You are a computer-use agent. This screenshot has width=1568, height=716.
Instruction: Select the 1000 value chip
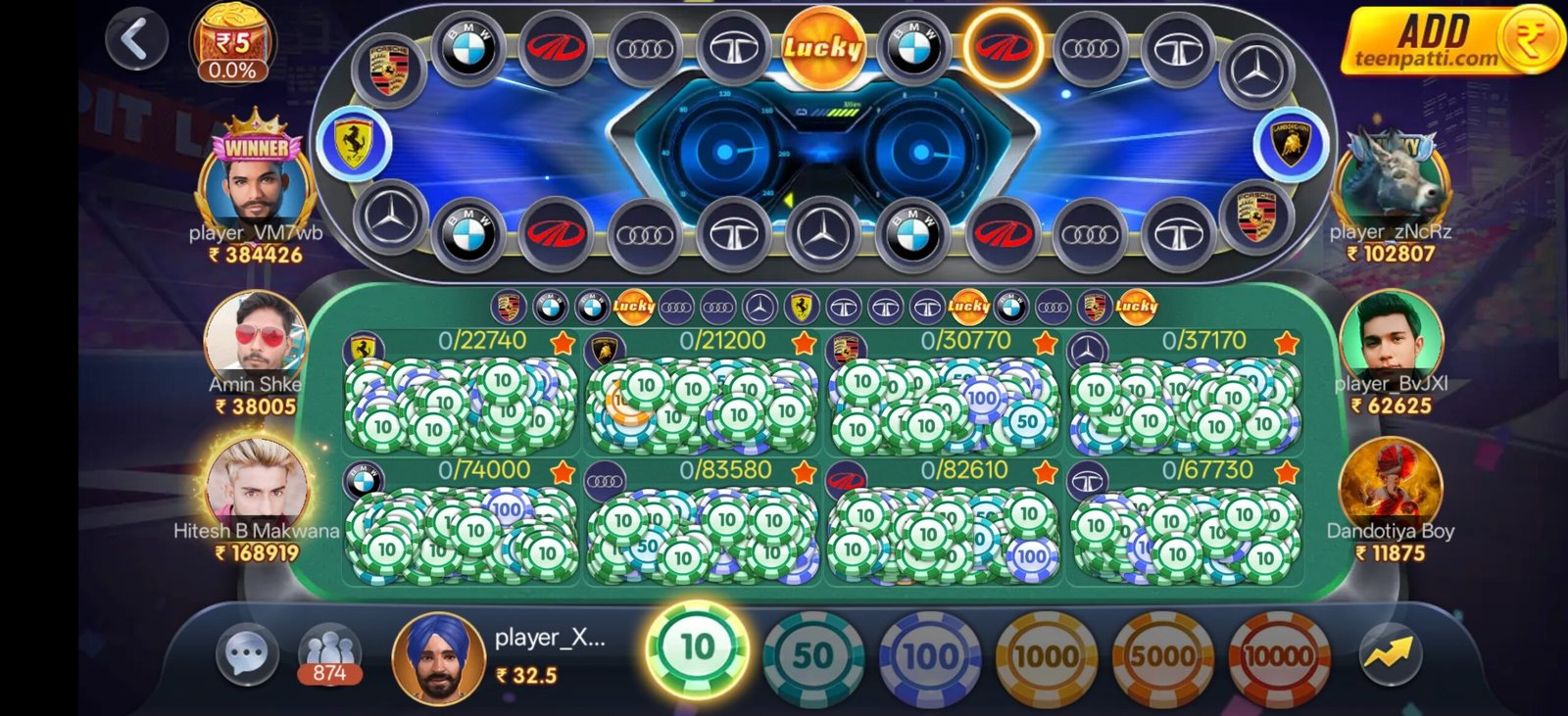tap(1046, 655)
